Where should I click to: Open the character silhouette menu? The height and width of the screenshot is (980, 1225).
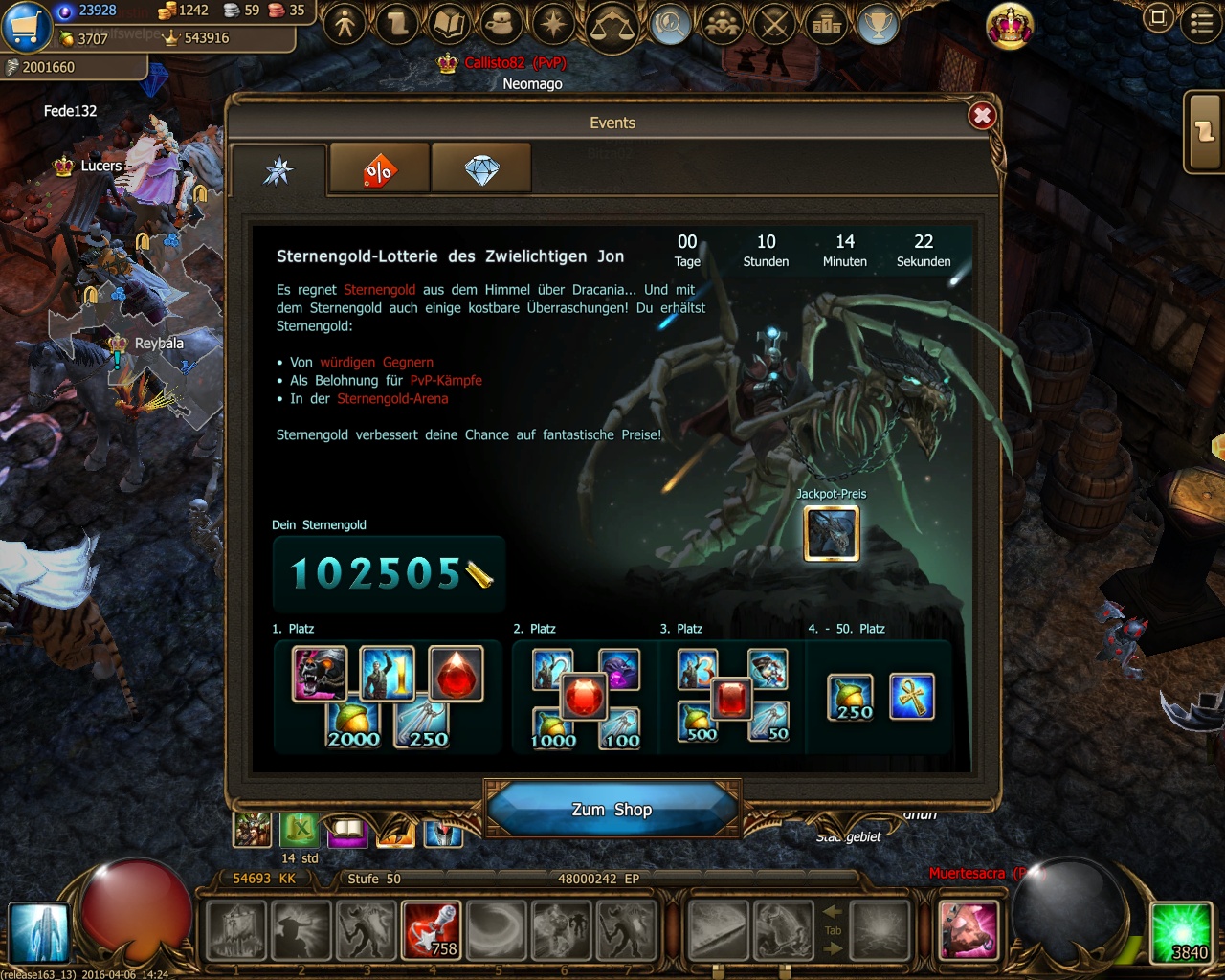click(345, 24)
